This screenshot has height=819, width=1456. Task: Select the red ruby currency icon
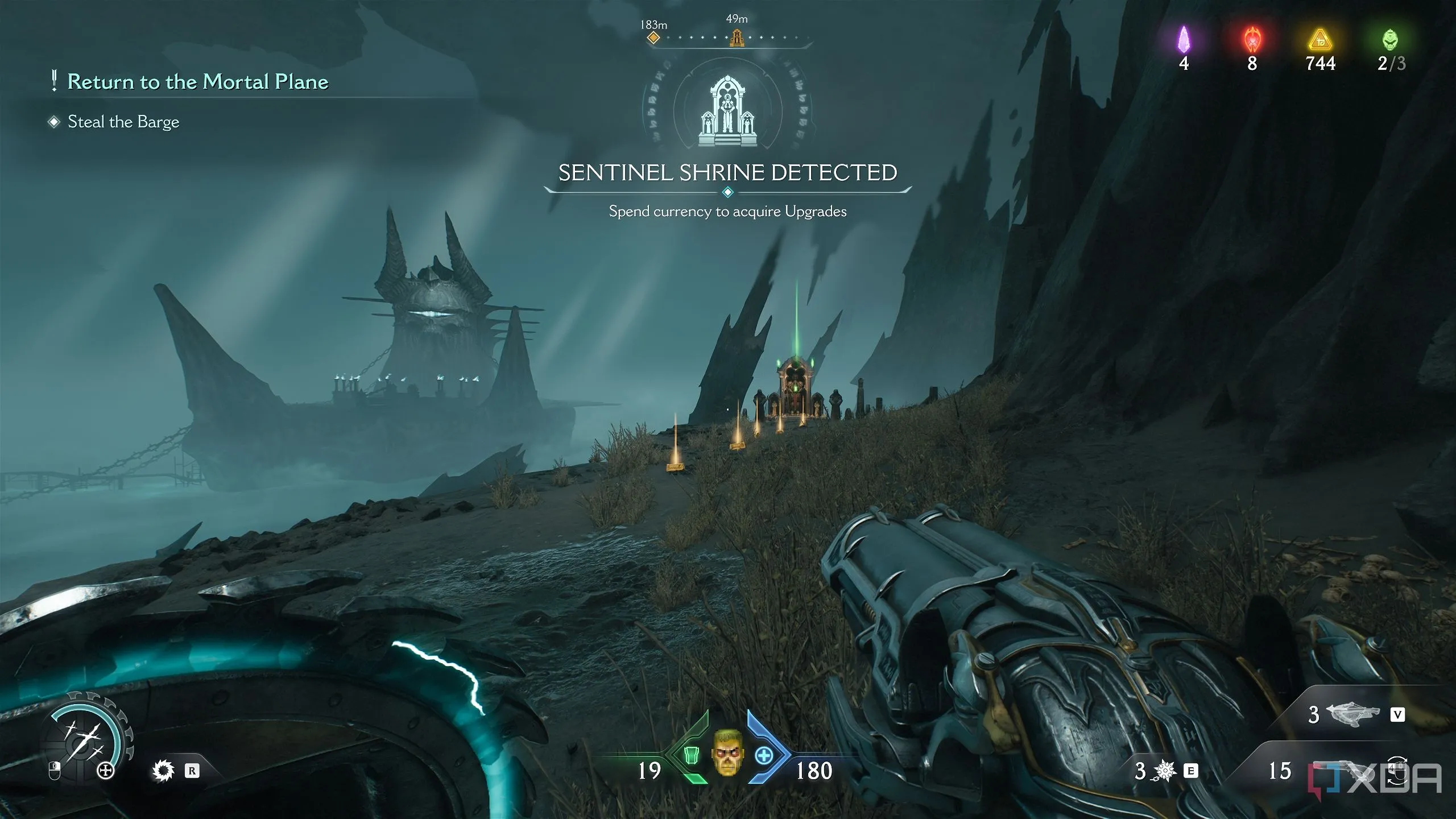coord(1252,40)
